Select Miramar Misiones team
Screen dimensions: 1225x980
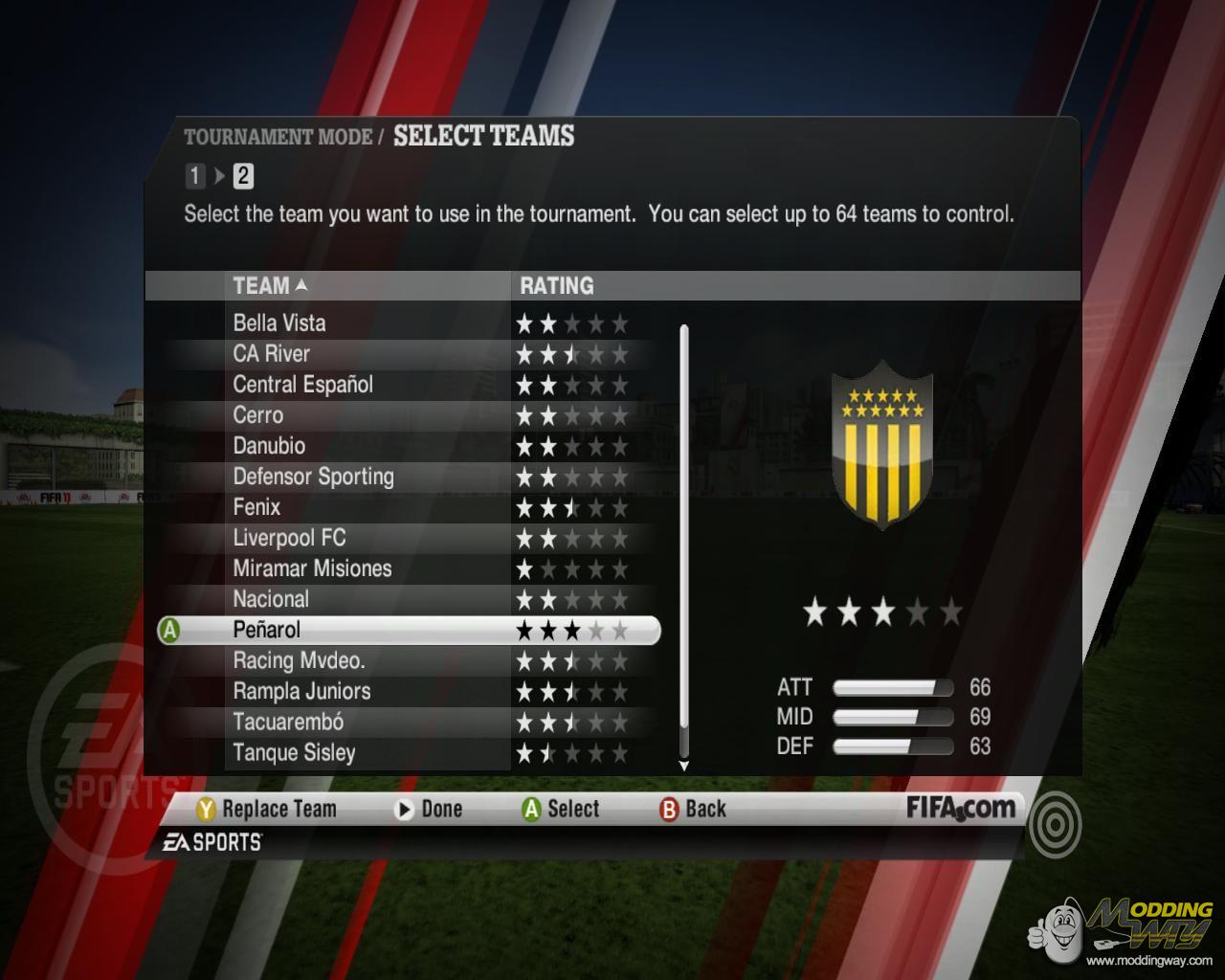312,568
